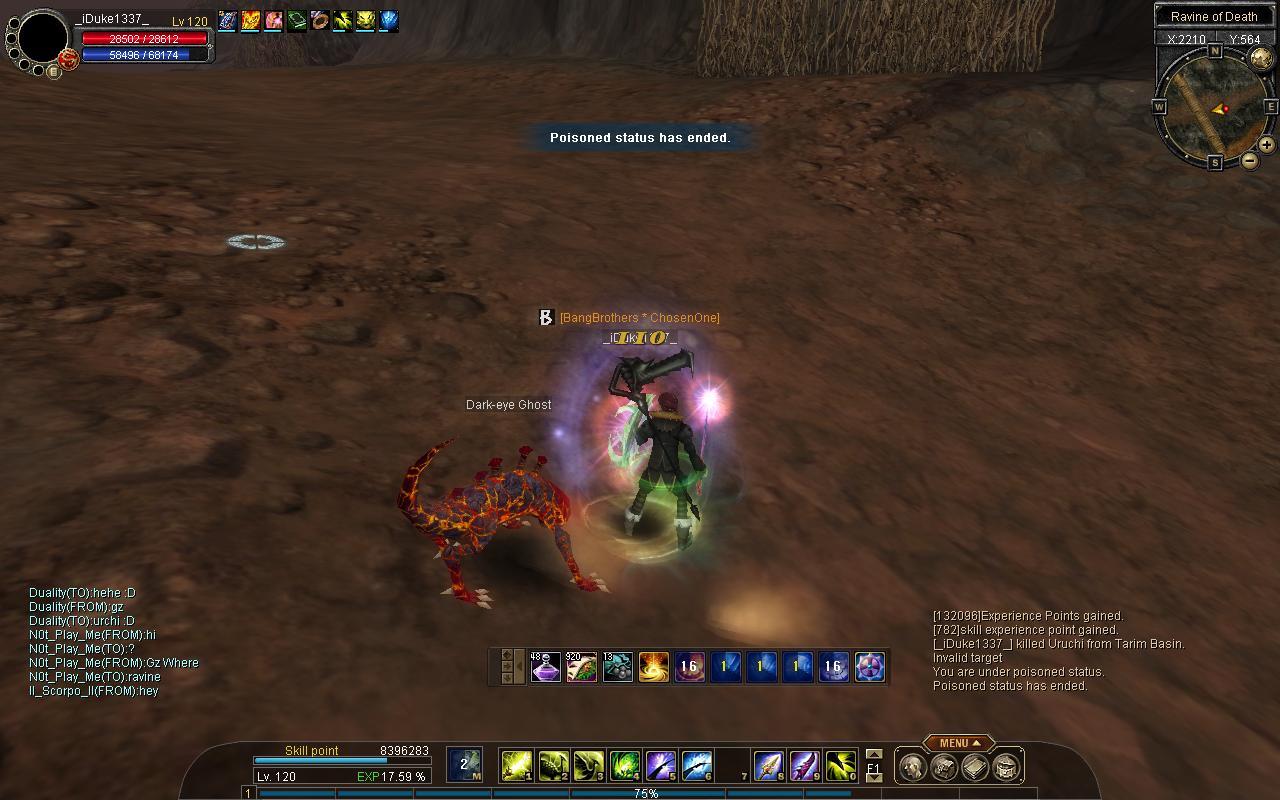1280x800 pixels.
Task: Select the yellow beast face buff icon
Action: tap(365, 20)
